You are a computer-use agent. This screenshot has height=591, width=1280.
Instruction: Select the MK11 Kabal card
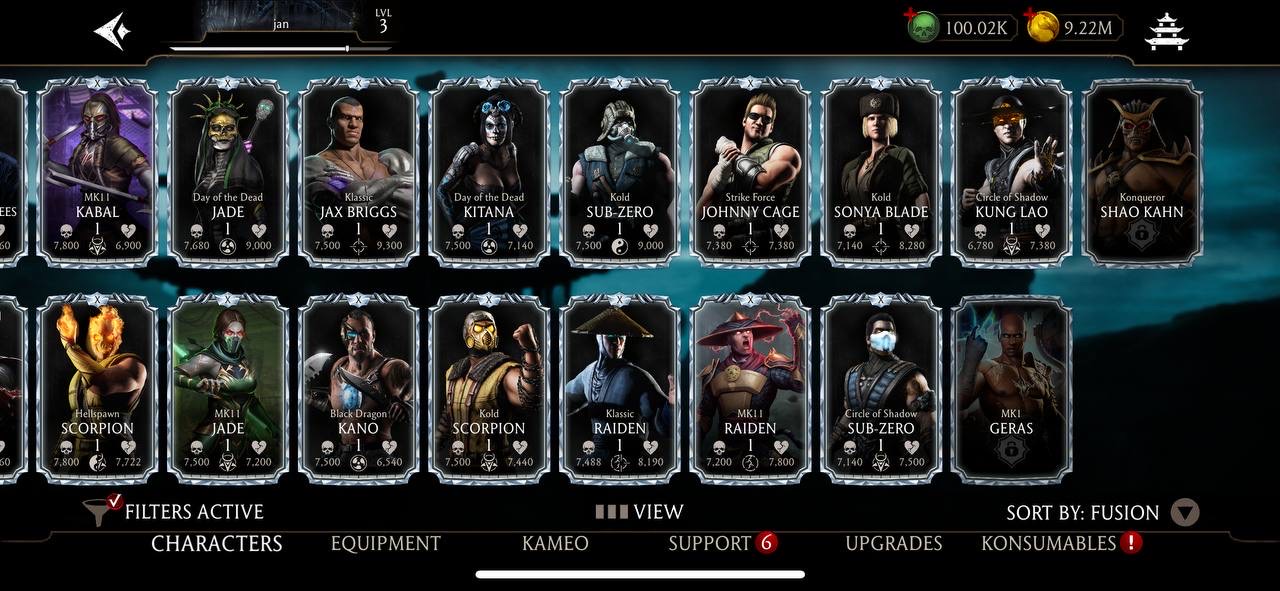97,171
